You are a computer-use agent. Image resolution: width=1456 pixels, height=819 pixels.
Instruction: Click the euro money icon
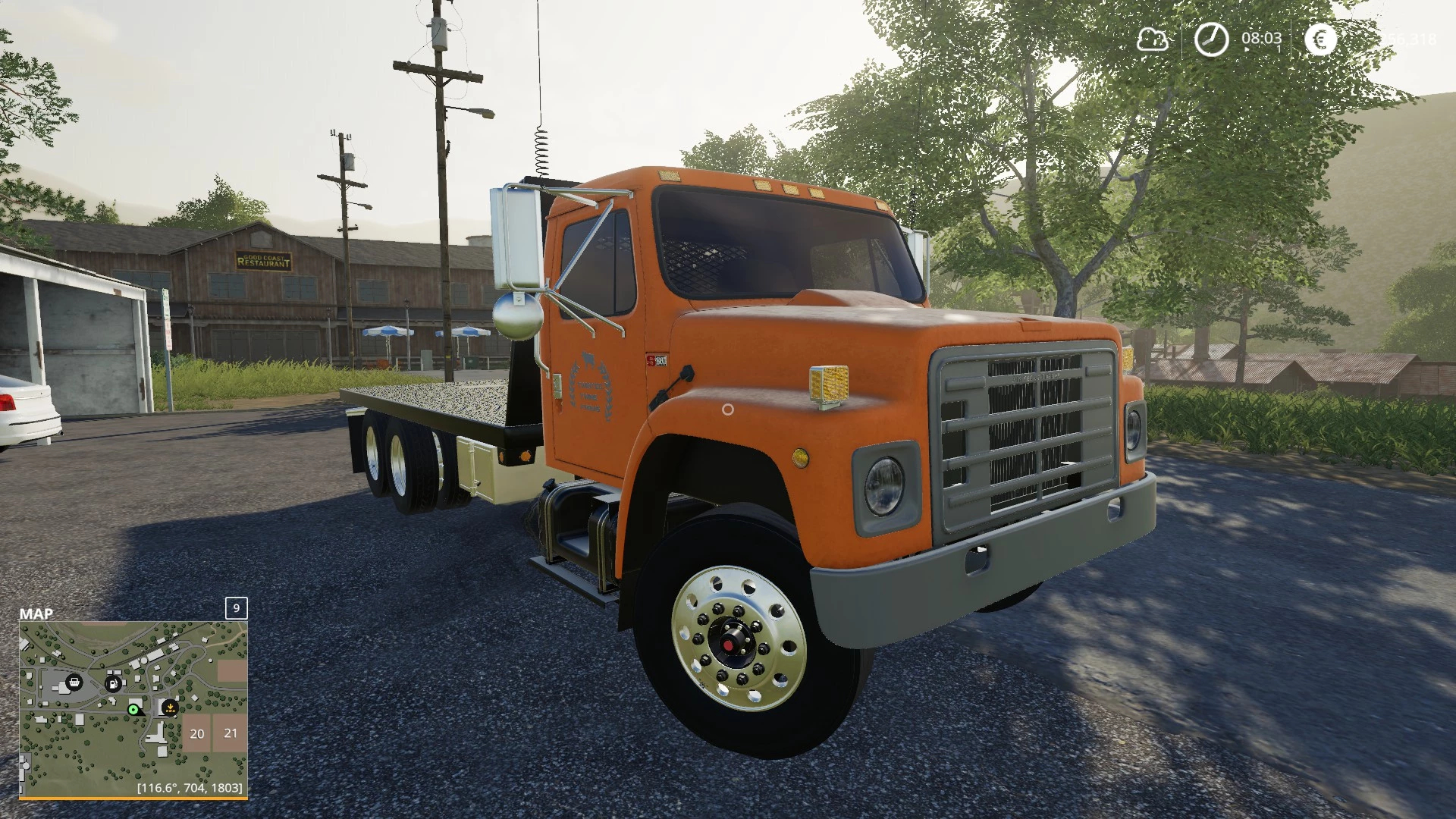click(1320, 39)
